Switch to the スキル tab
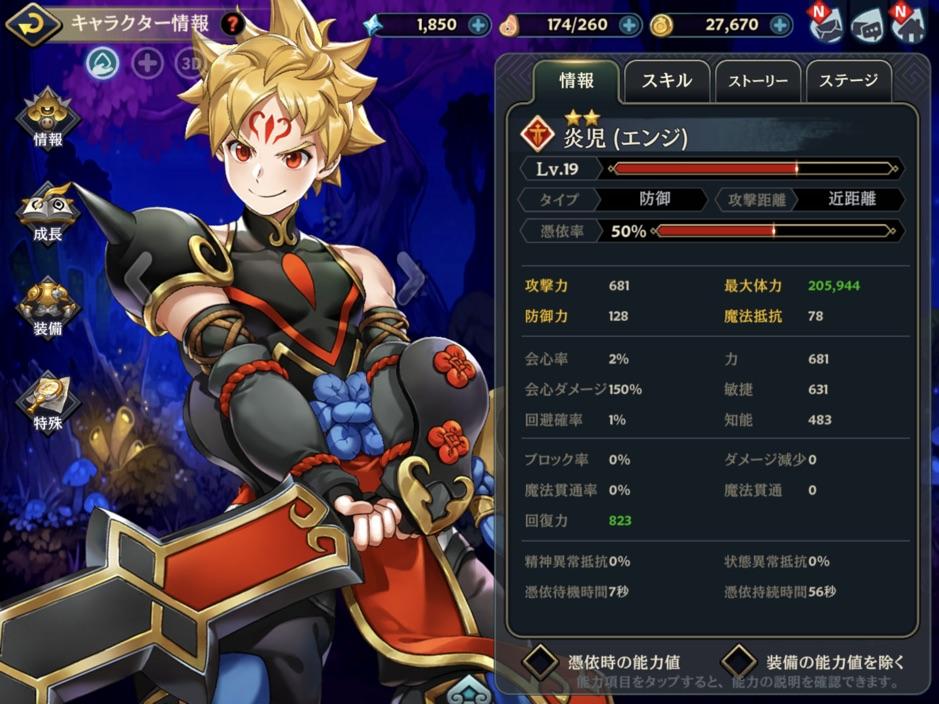This screenshot has width=939, height=704. pos(667,81)
